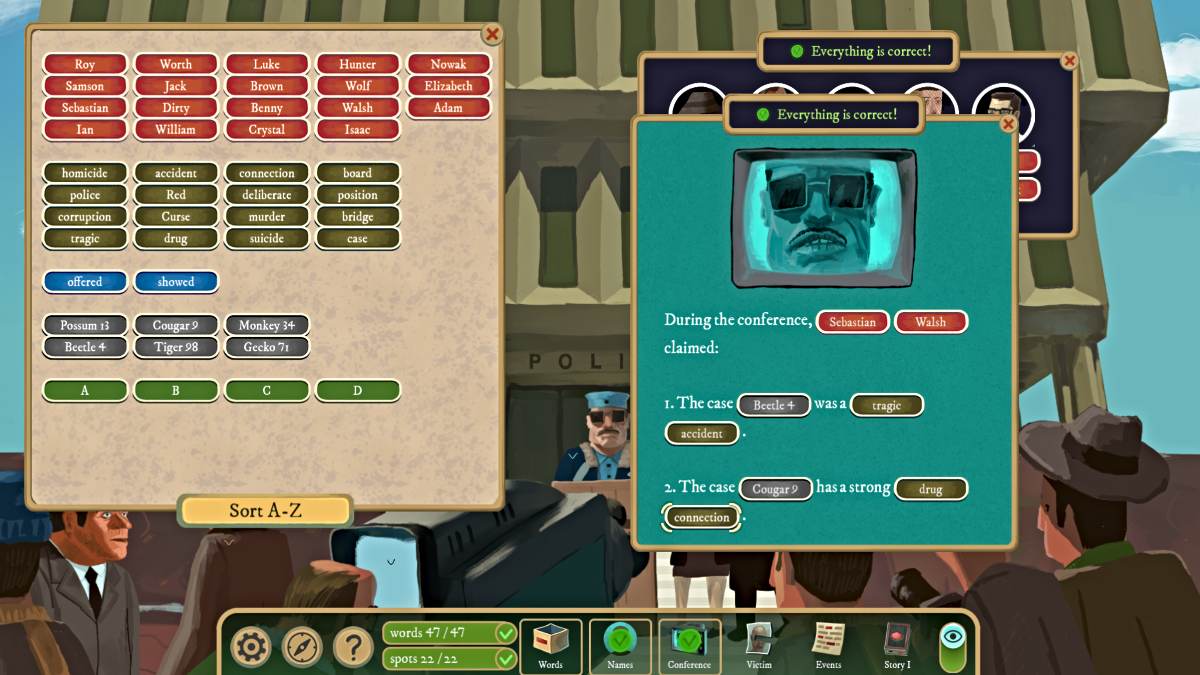This screenshot has height=675, width=1200.
Task: Click the filled 'Sebastian' name slot
Action: (852, 322)
